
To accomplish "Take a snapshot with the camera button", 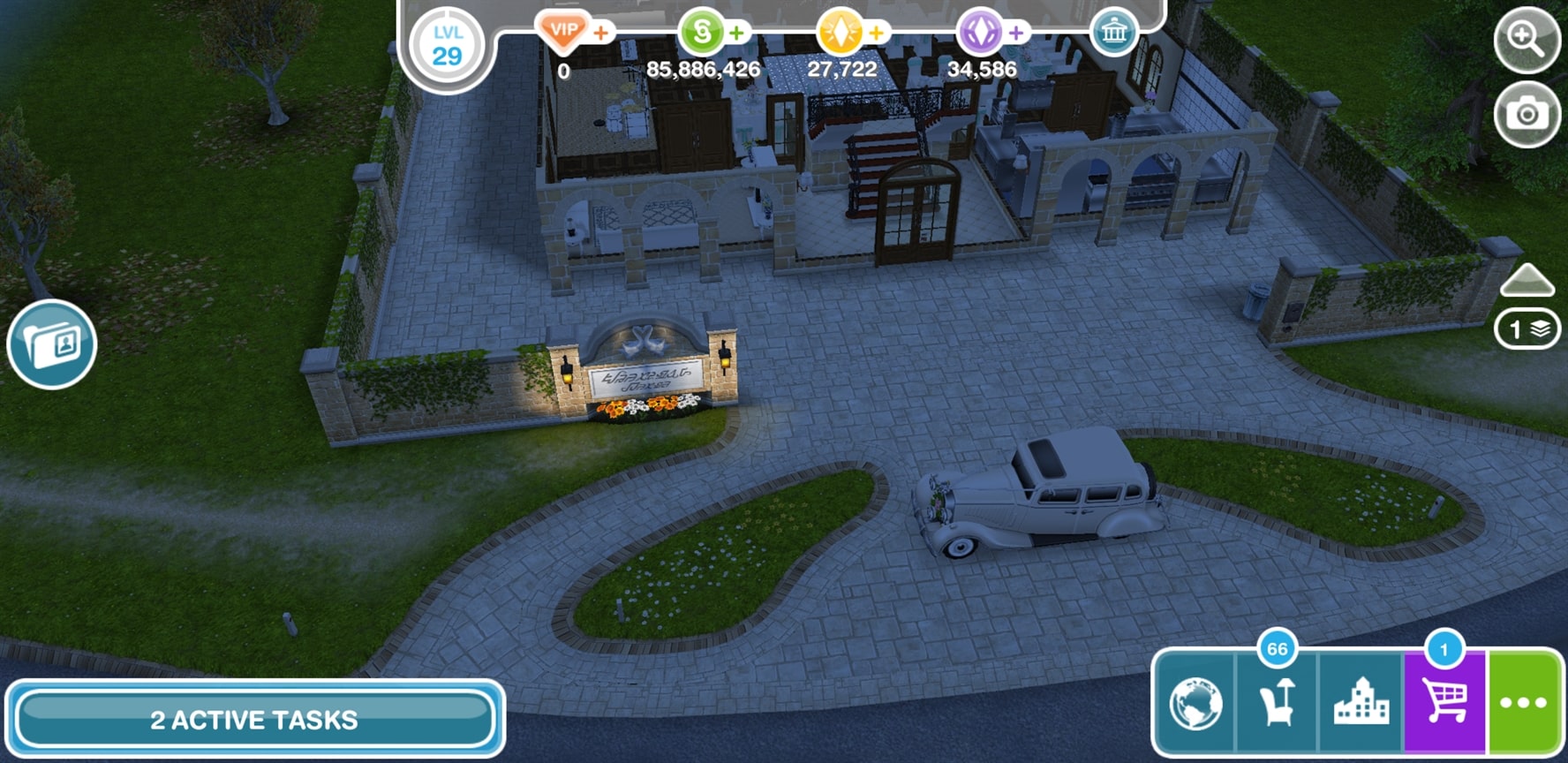I will point(1527,114).
